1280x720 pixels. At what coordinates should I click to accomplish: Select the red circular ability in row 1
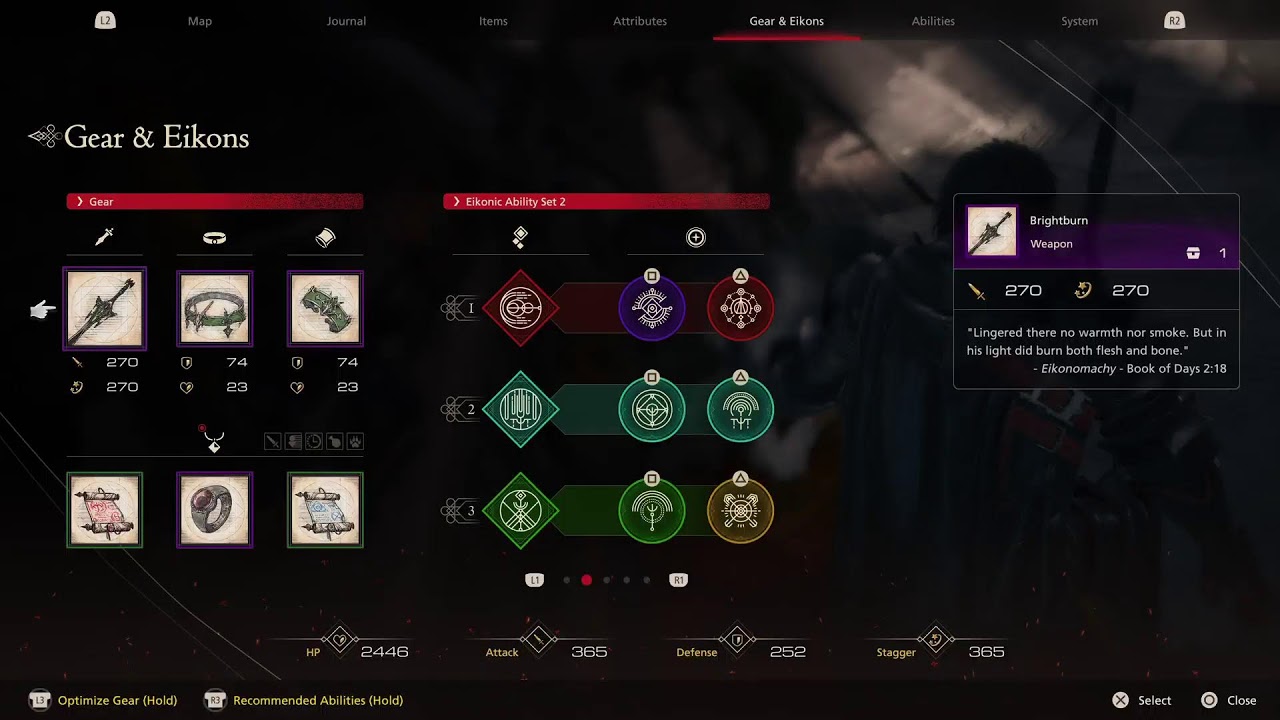point(740,308)
